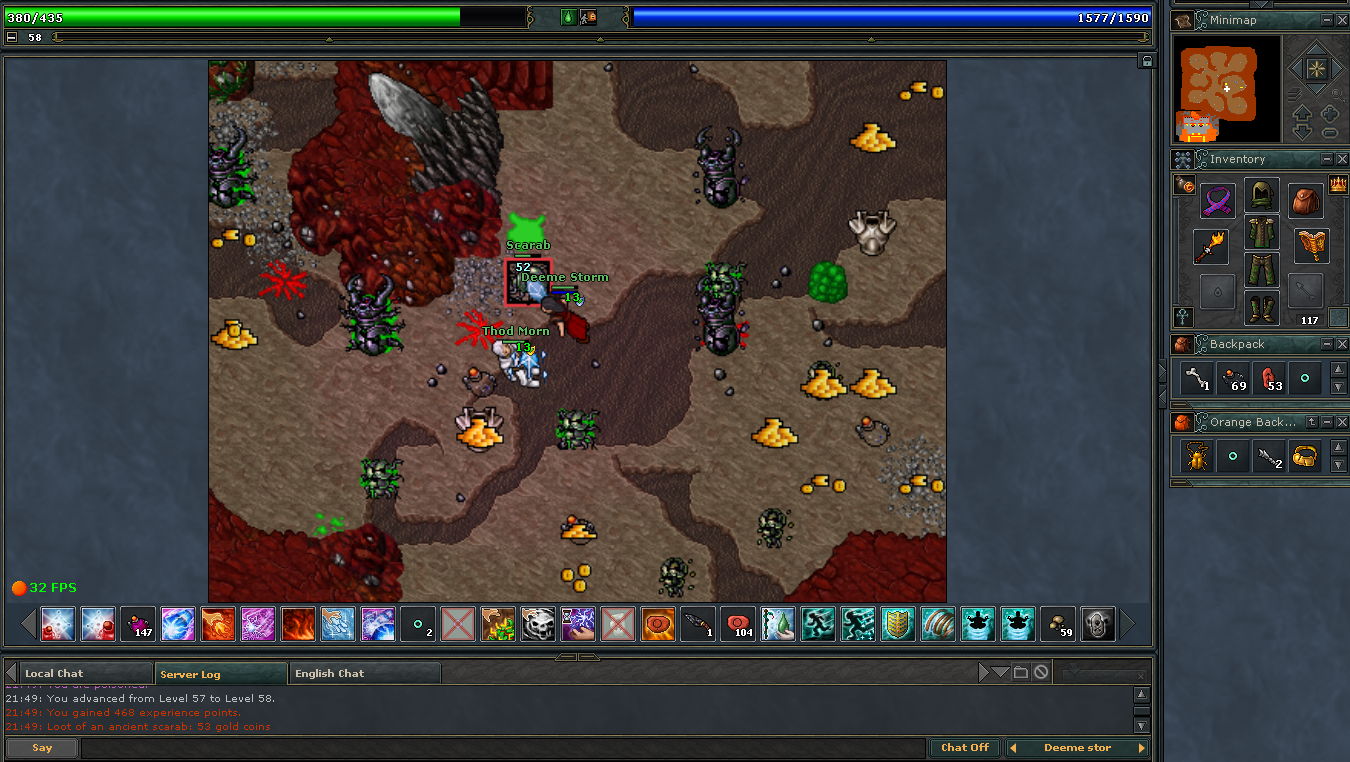Close the Backpack container
Image resolution: width=1350 pixels, height=762 pixels.
(1342, 344)
